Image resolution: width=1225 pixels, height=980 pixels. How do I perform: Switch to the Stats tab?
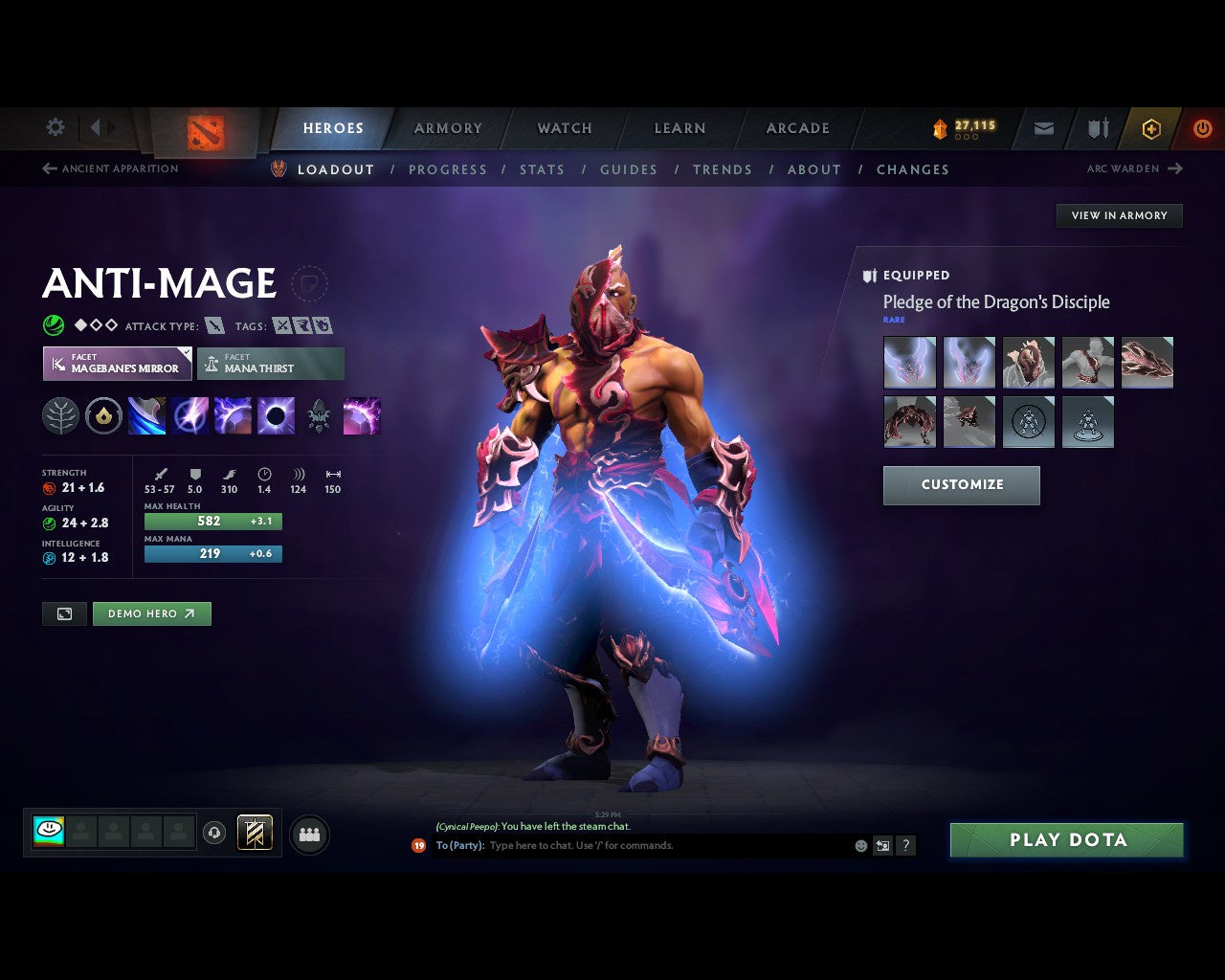pos(542,169)
